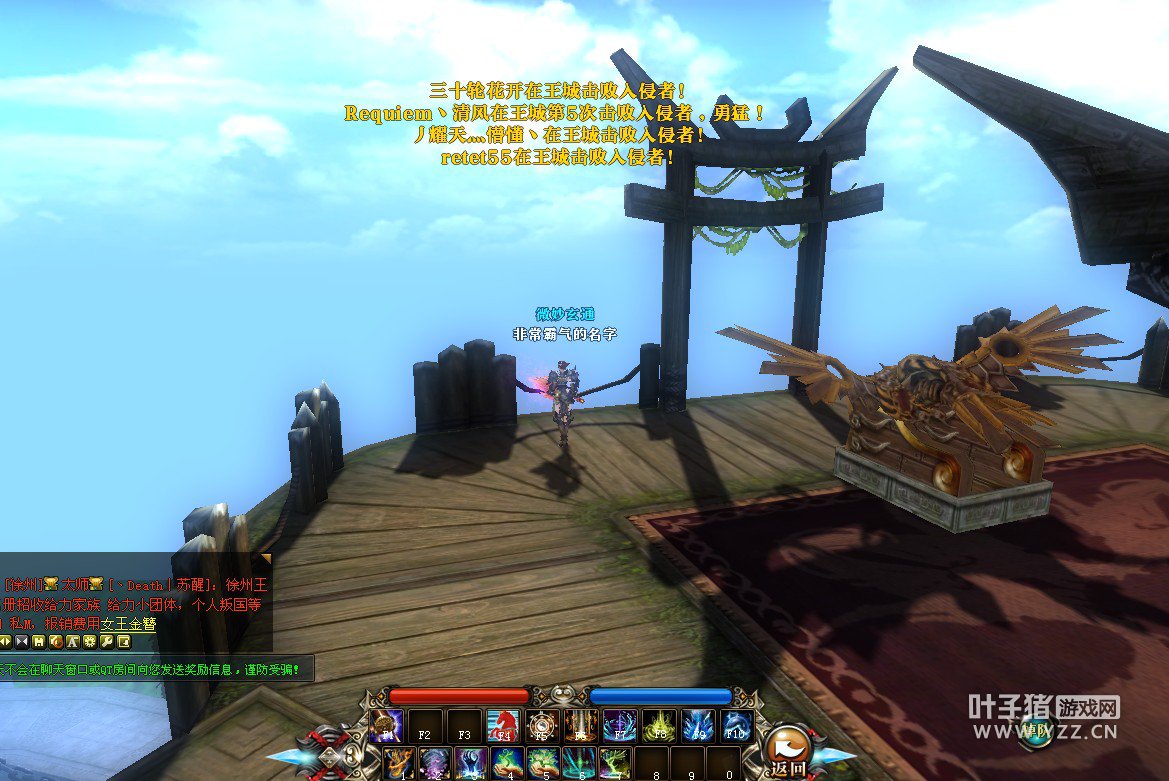
Task: Use the F9 blue ice crystal skill
Action: [697, 726]
